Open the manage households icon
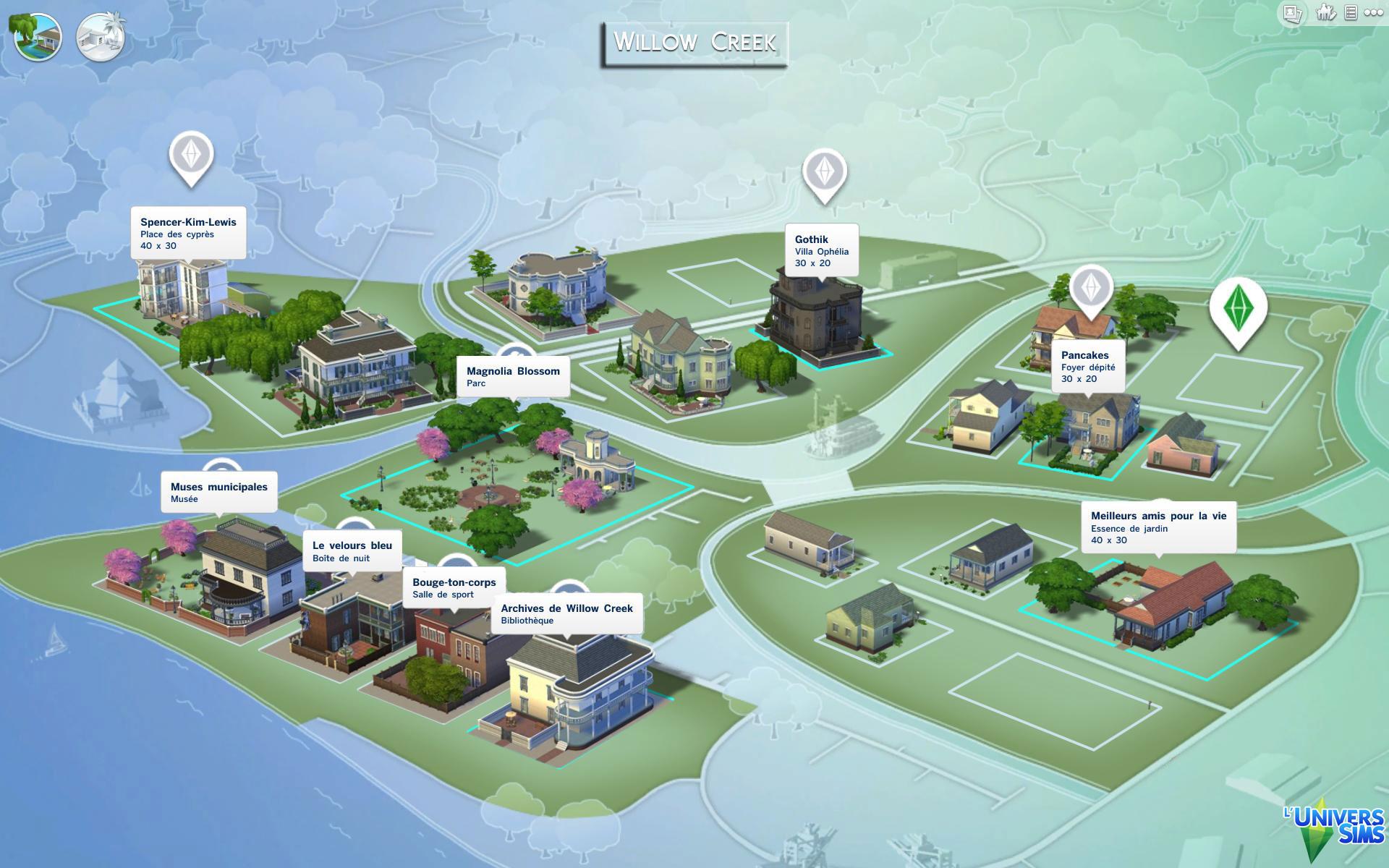Screen dimensions: 1389x868 1325,13
